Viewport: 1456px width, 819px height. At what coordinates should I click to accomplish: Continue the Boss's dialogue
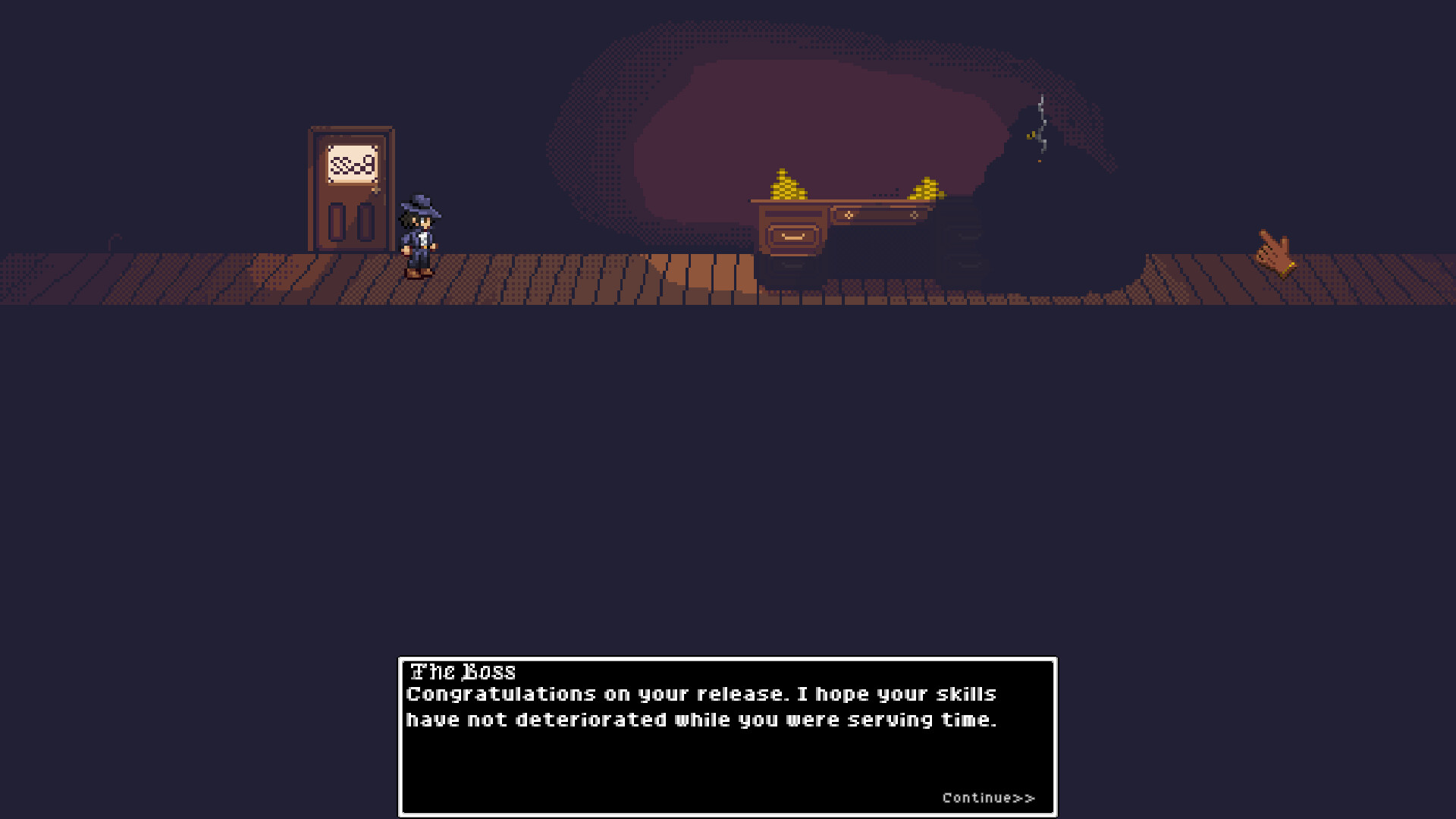[x=987, y=798]
